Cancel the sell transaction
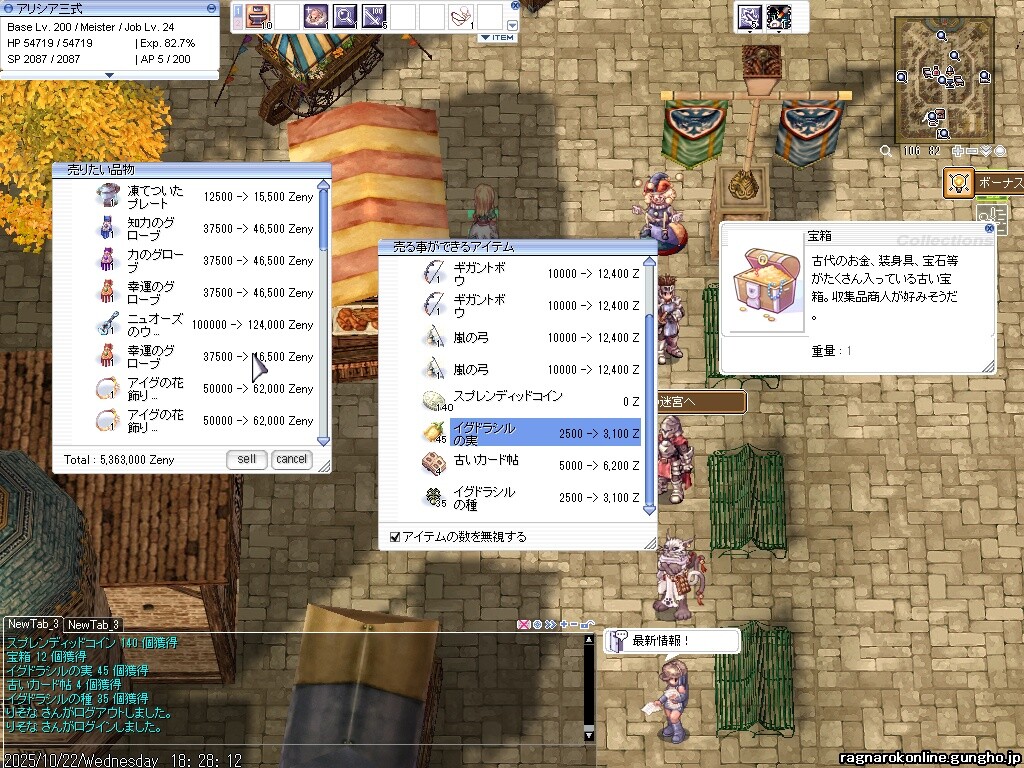The width and height of the screenshot is (1024, 768). coord(291,459)
